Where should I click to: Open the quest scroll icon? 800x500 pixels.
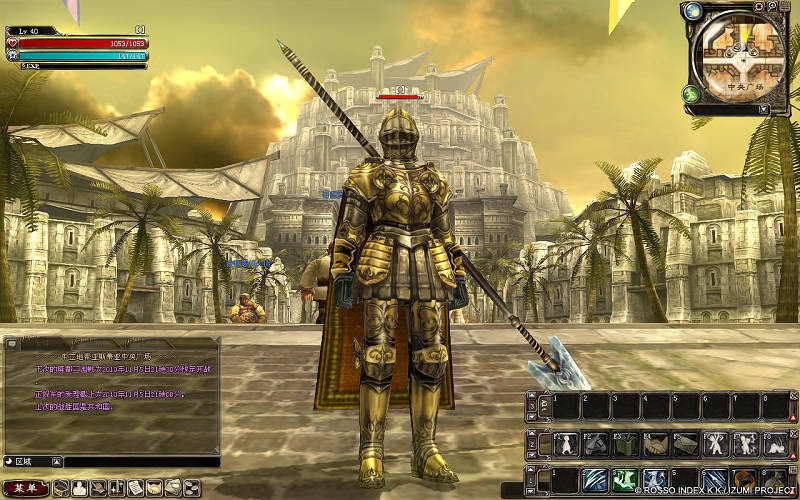pyautogui.click(x=136, y=488)
